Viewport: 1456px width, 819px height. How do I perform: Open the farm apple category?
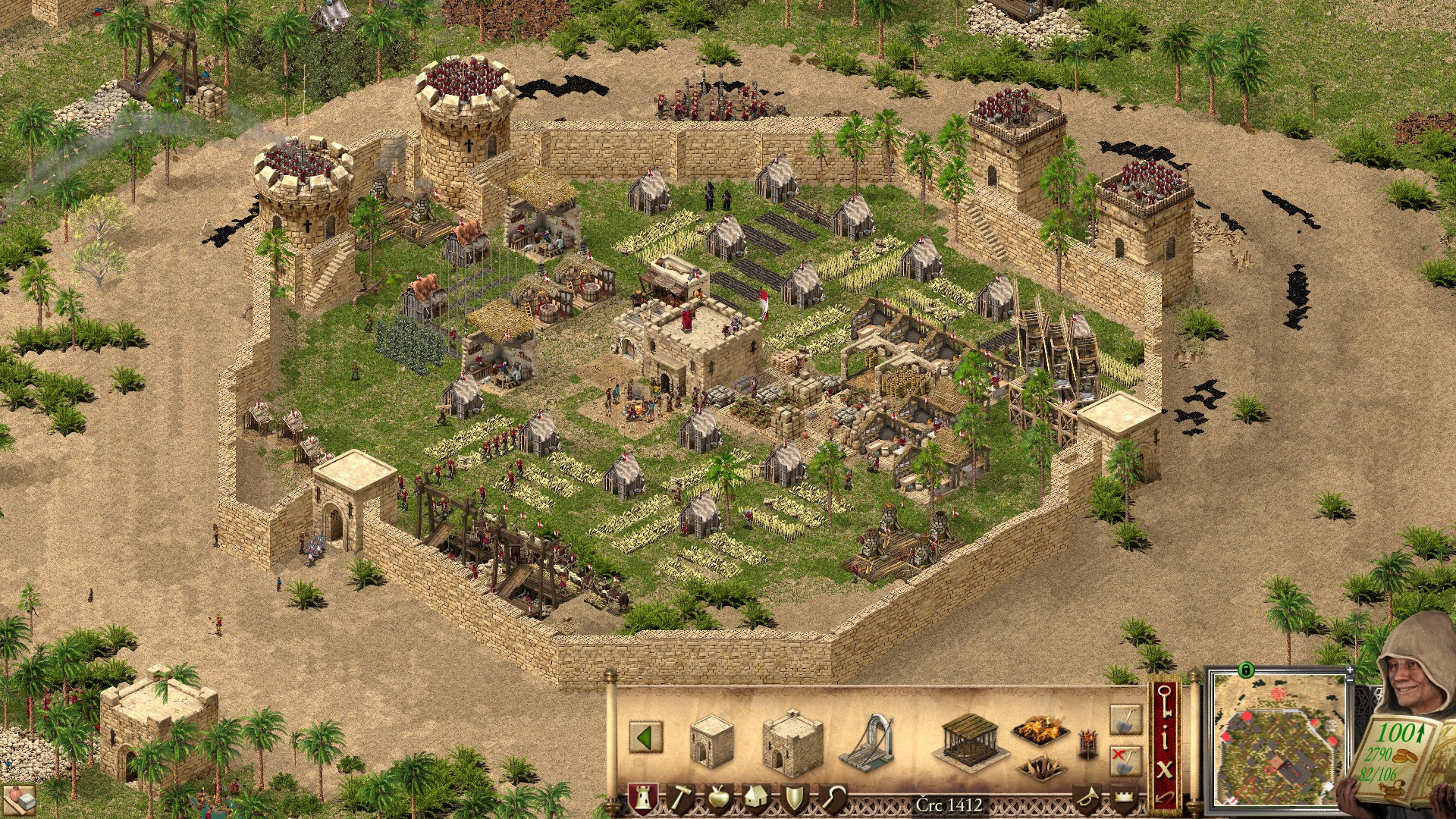click(x=718, y=799)
